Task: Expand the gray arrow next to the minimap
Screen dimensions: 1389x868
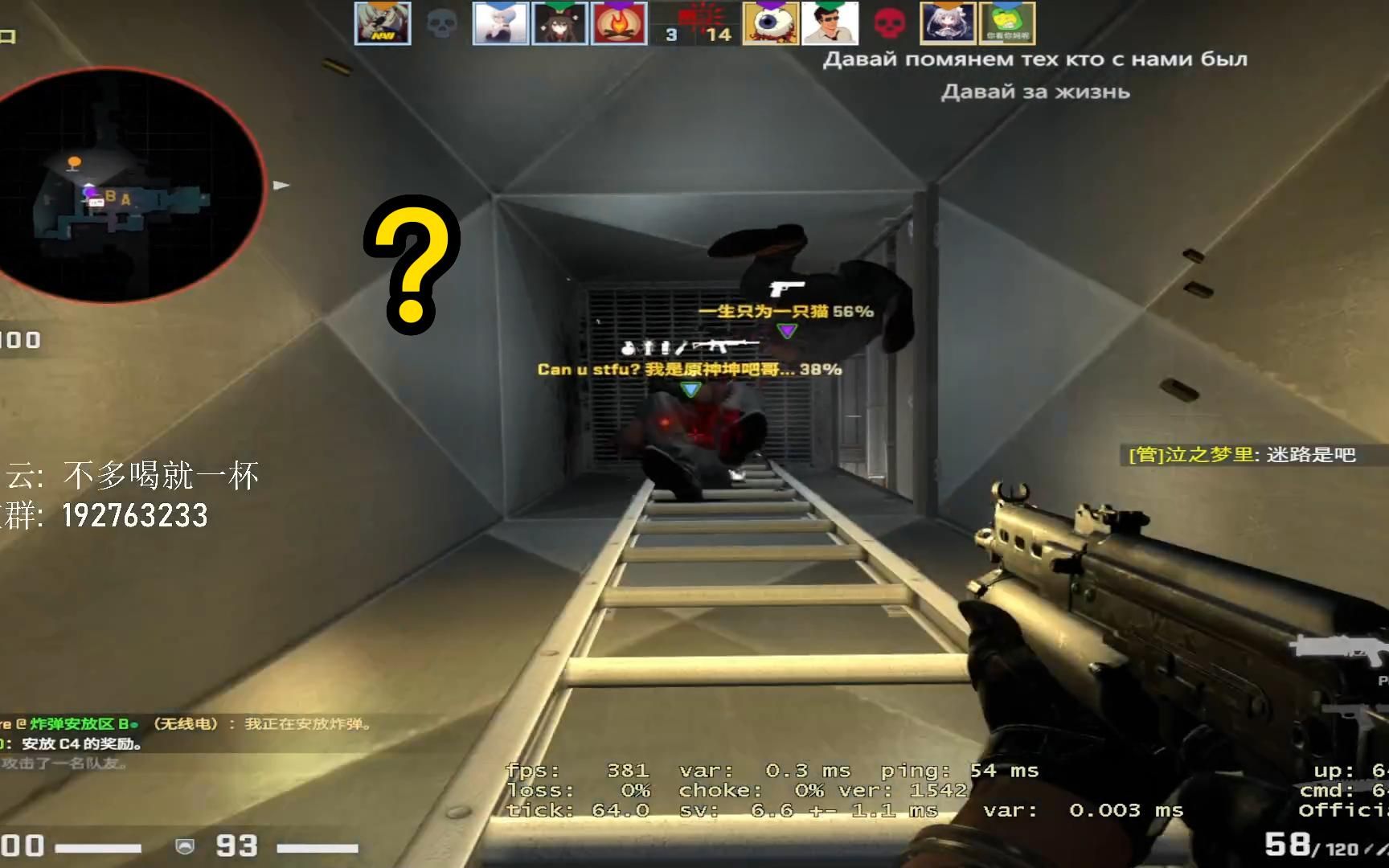Action: tap(279, 184)
